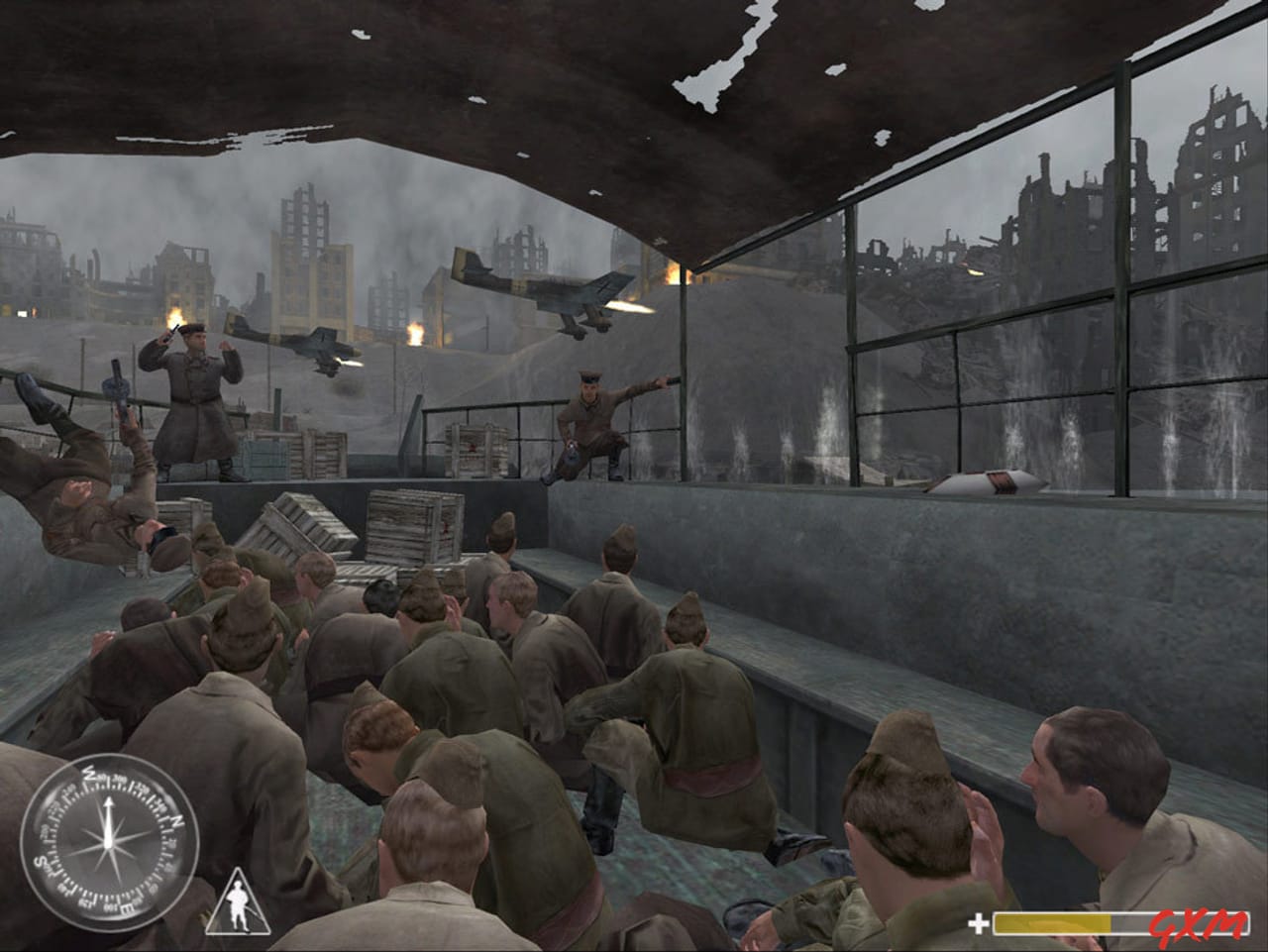The image size is (1268, 952).
Task: Click the letter N on the compass
Action: coord(176,821)
